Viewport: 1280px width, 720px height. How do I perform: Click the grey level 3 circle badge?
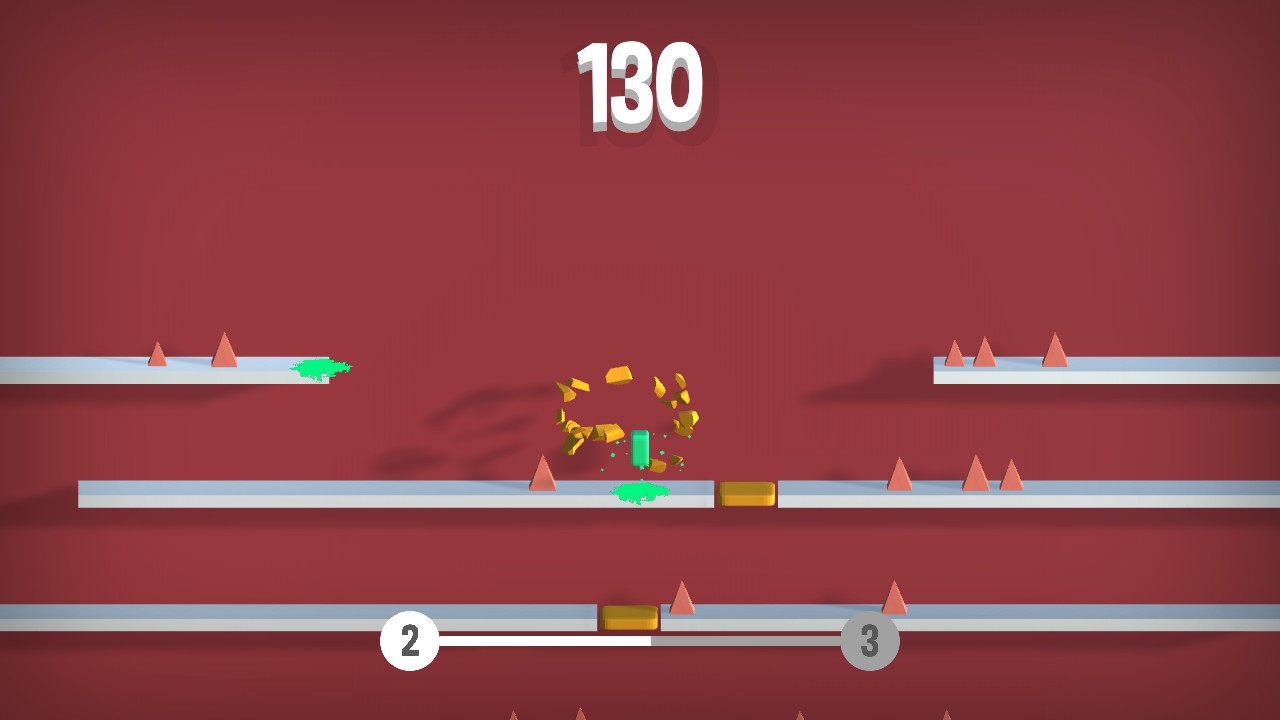[868, 640]
